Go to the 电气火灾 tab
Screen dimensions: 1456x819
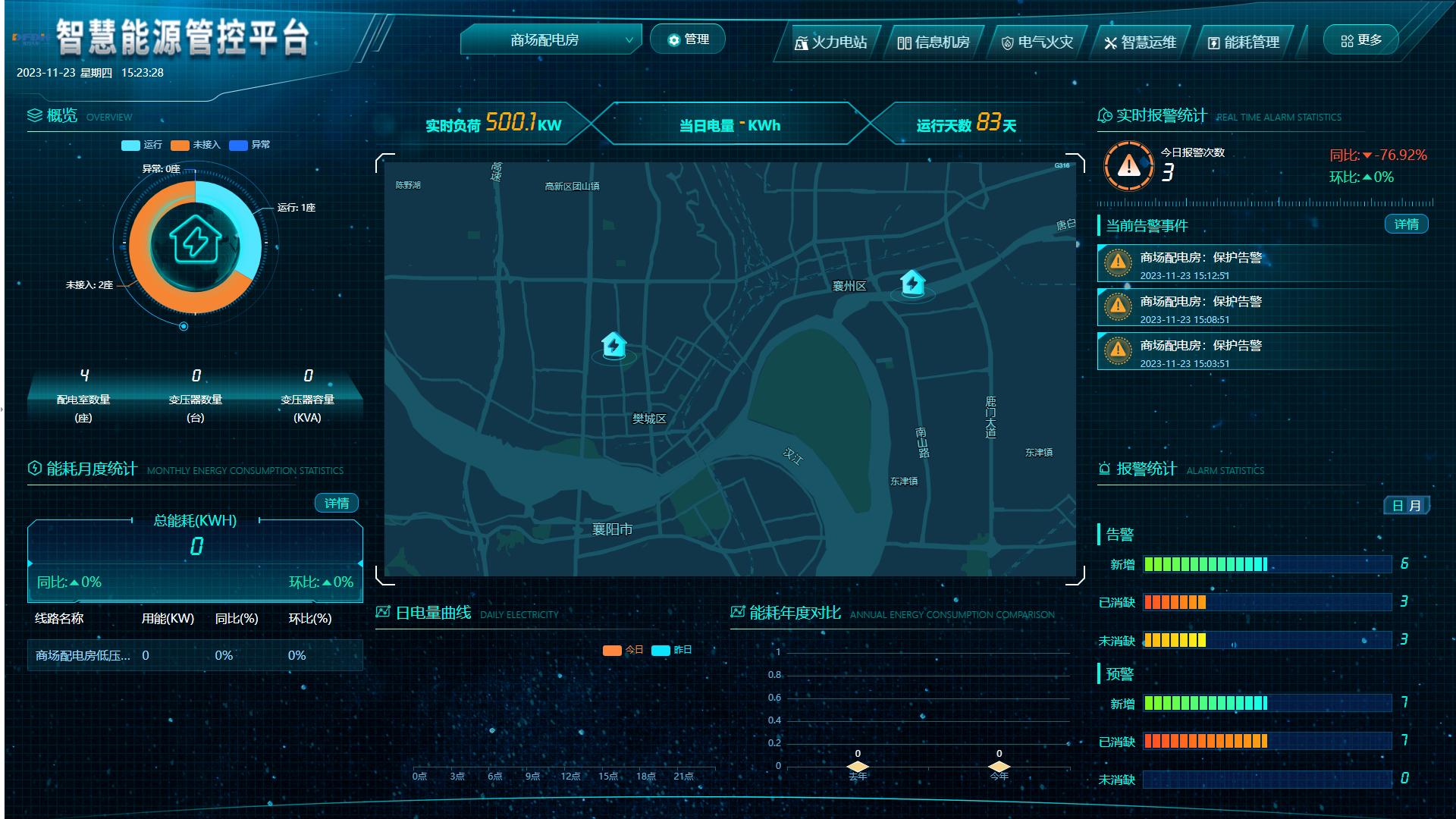click(1037, 42)
